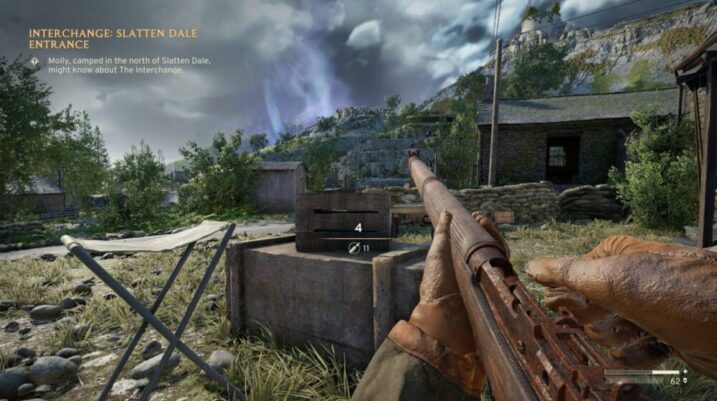Click the compass marker beside the Molly objective

34,60
